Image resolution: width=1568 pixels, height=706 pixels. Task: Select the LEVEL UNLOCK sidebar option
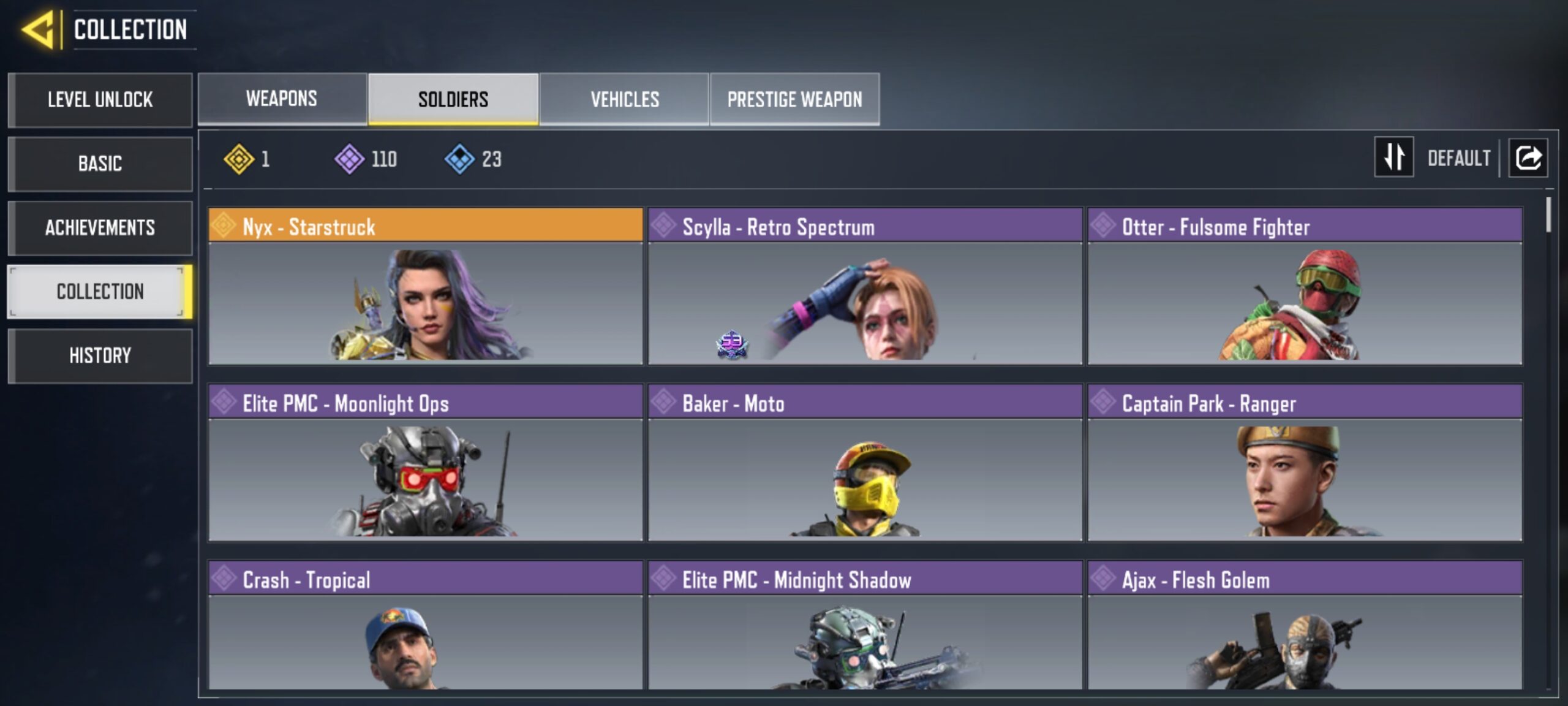(100, 100)
